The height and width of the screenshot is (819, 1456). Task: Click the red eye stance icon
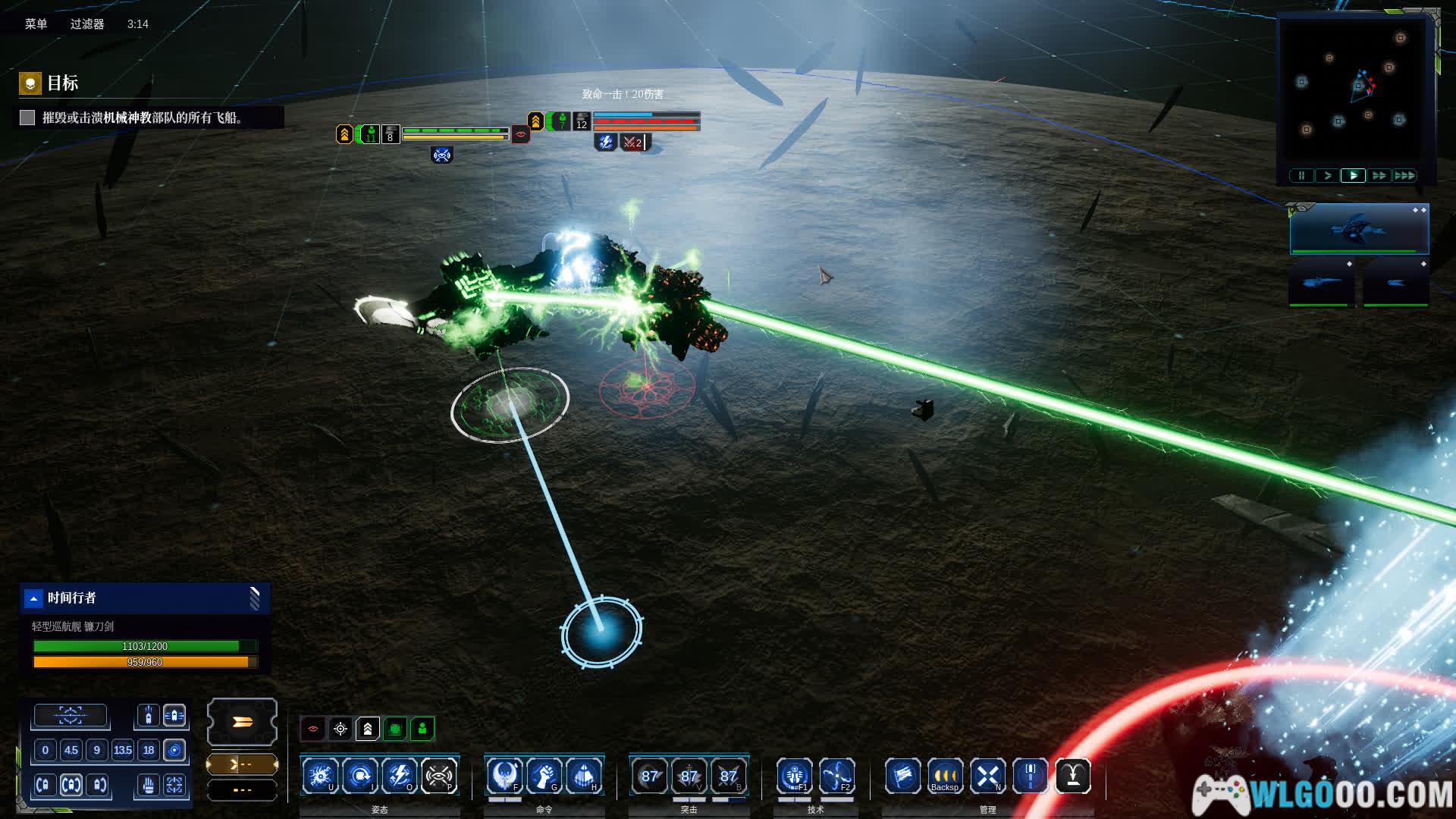click(x=313, y=729)
